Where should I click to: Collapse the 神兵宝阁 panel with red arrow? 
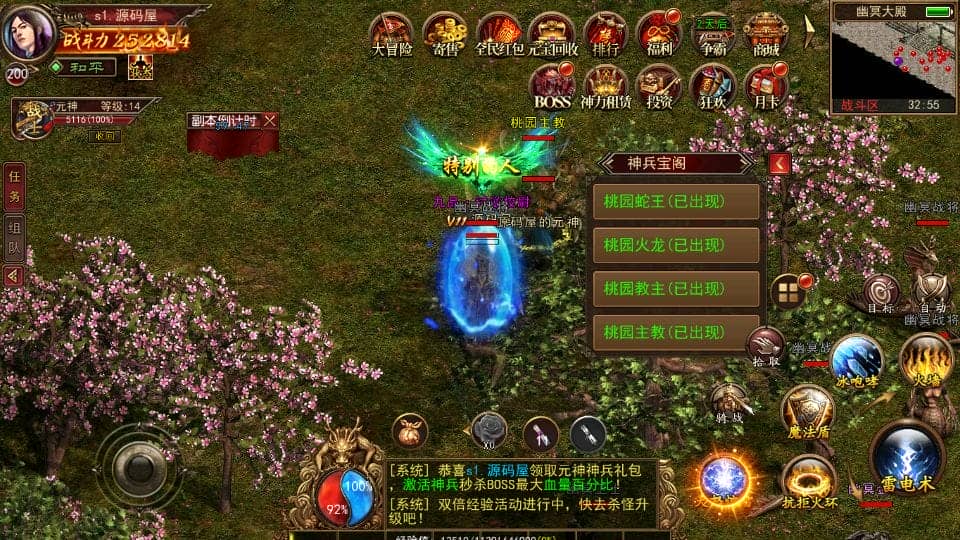coord(780,163)
